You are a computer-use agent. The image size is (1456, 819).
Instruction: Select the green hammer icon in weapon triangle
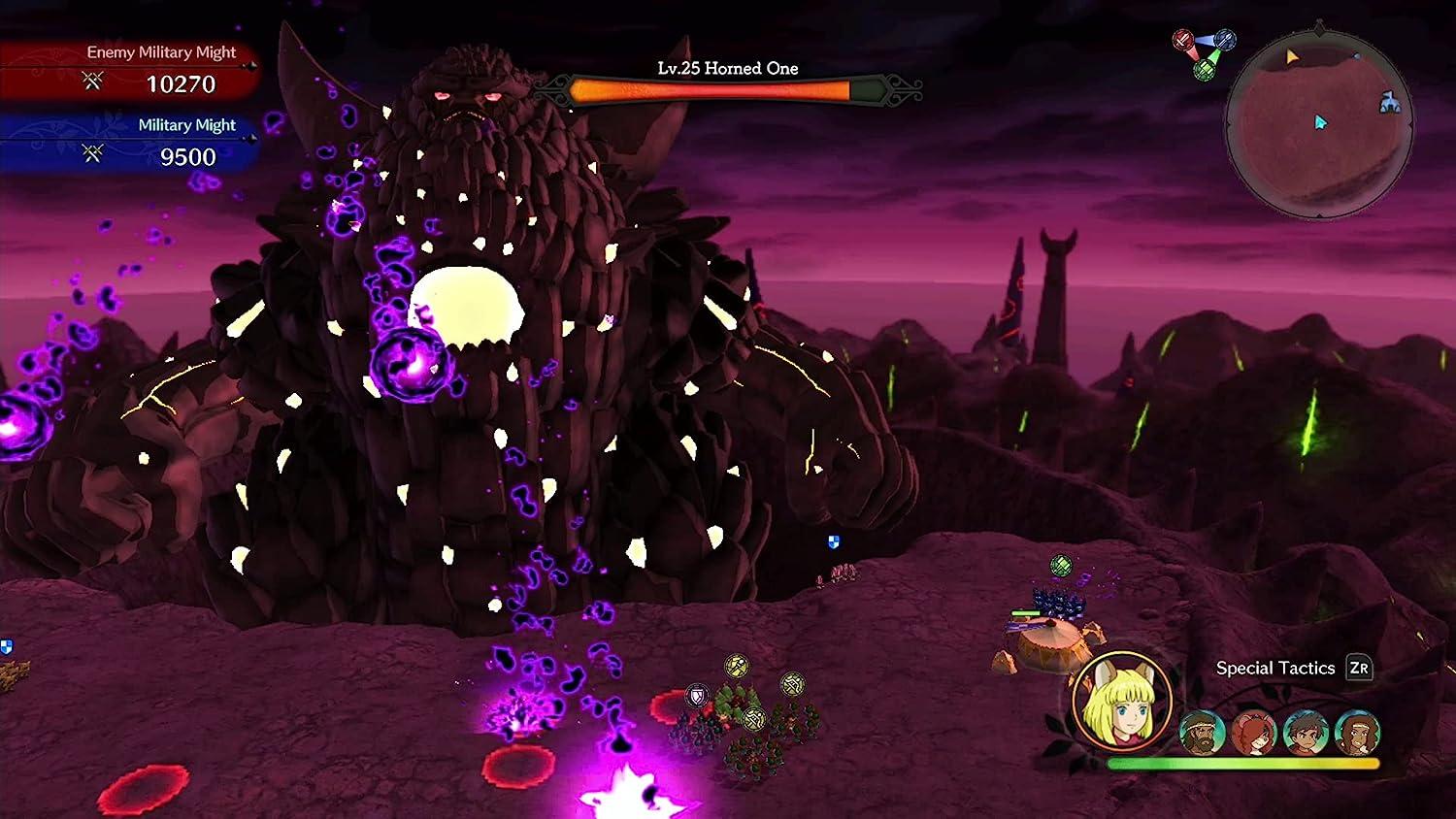1205,69
